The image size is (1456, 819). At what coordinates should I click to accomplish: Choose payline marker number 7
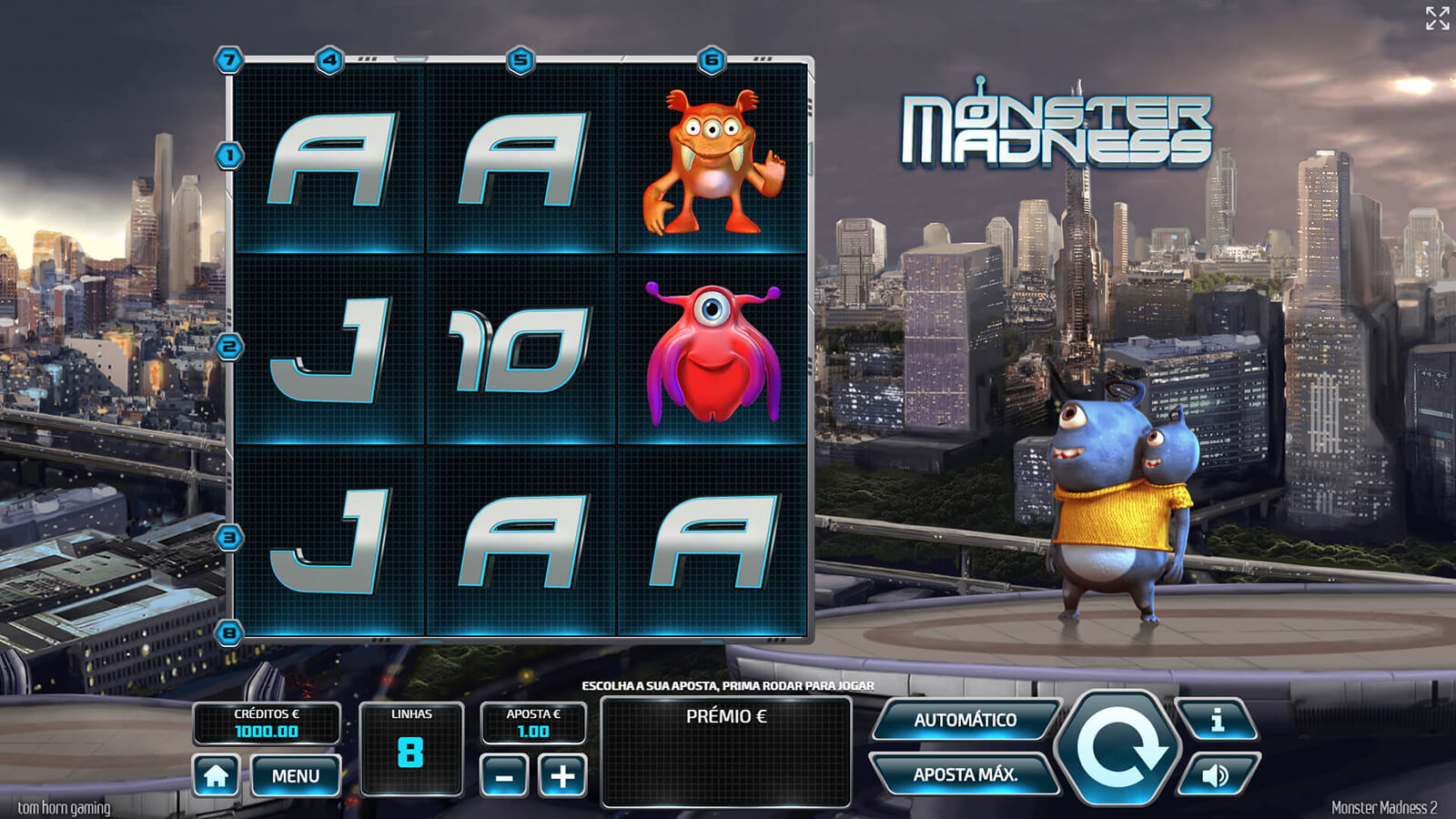tap(229, 61)
